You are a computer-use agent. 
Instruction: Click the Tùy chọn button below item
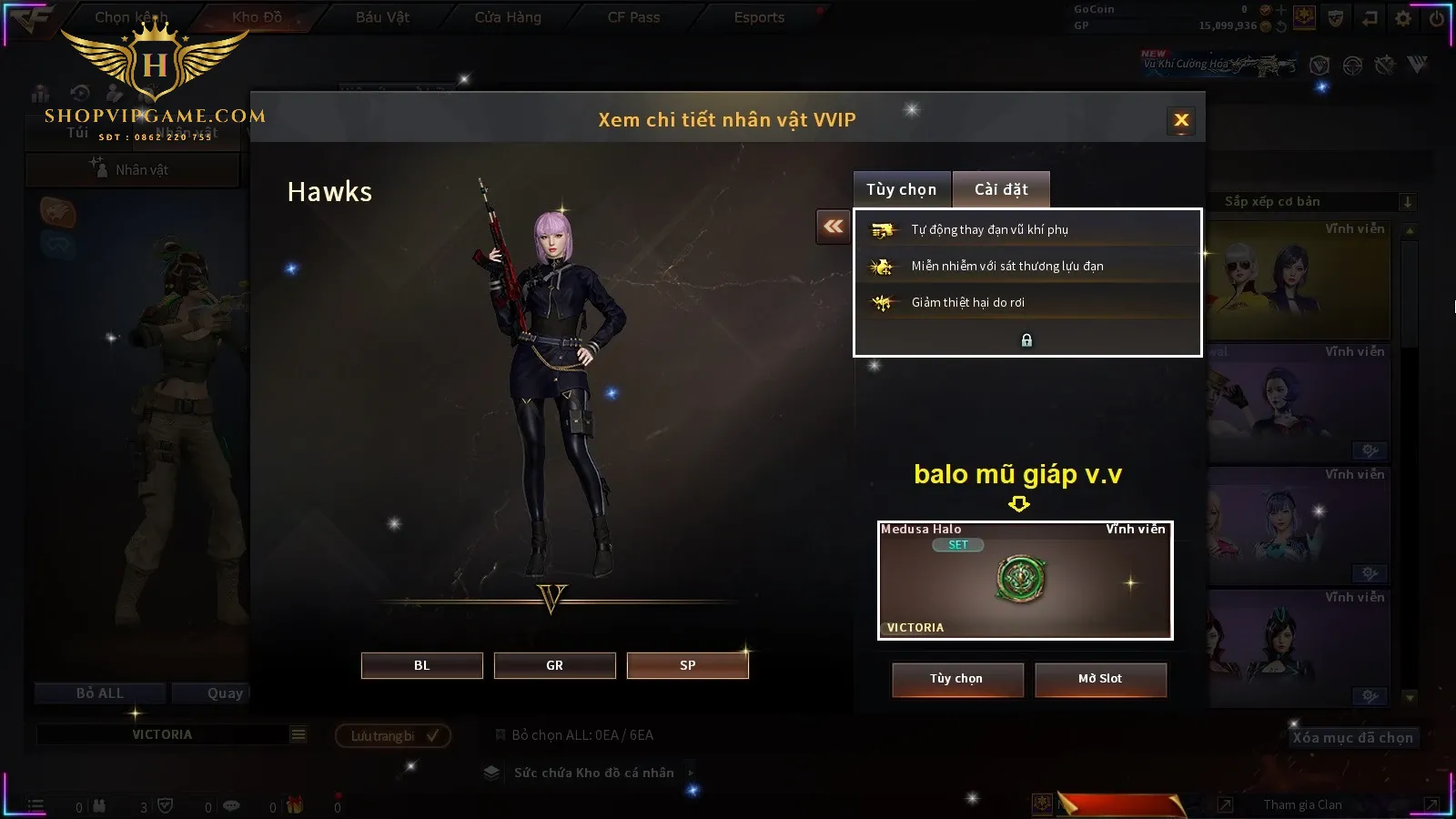pos(956,679)
